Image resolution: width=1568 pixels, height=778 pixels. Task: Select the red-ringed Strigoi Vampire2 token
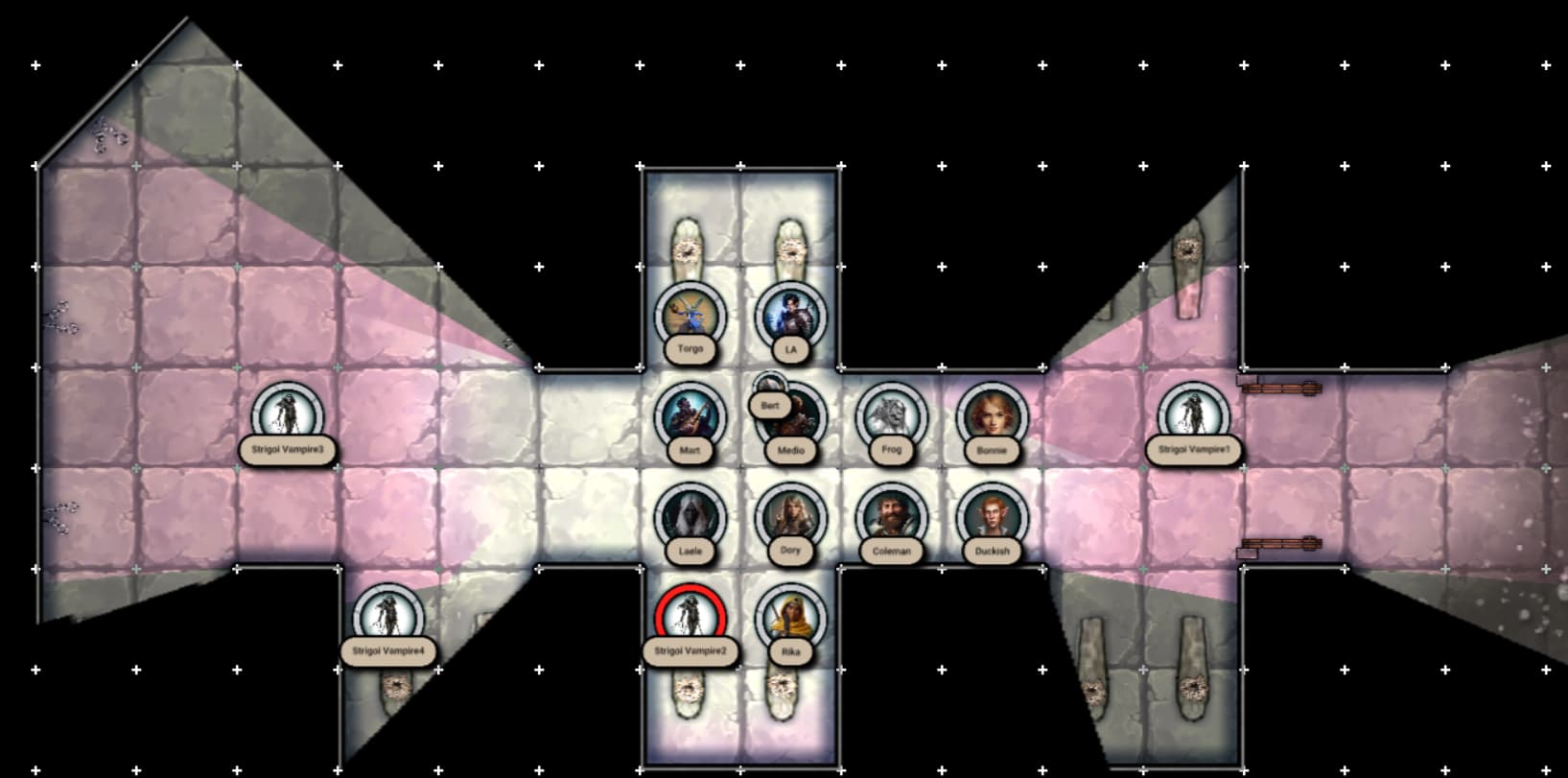[x=690, y=617]
